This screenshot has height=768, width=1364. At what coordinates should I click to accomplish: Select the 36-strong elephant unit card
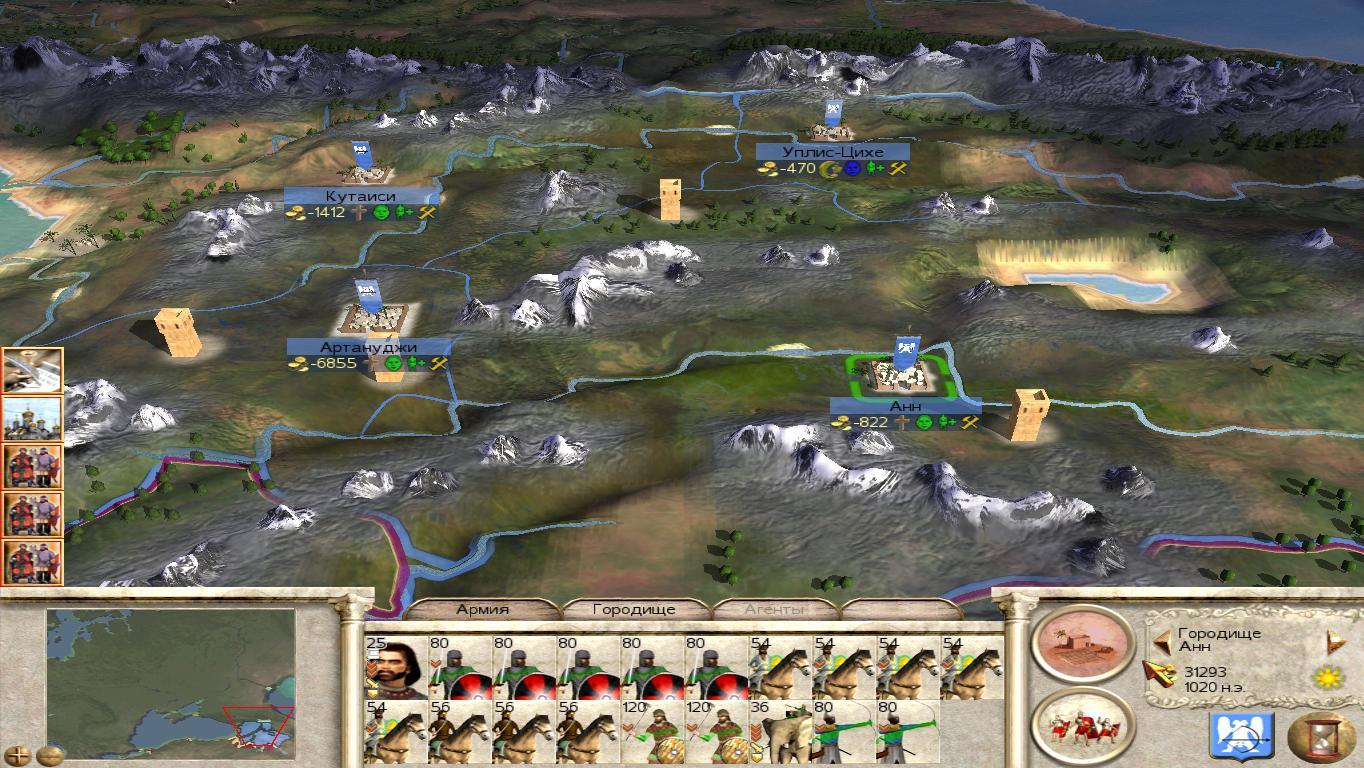click(780, 731)
